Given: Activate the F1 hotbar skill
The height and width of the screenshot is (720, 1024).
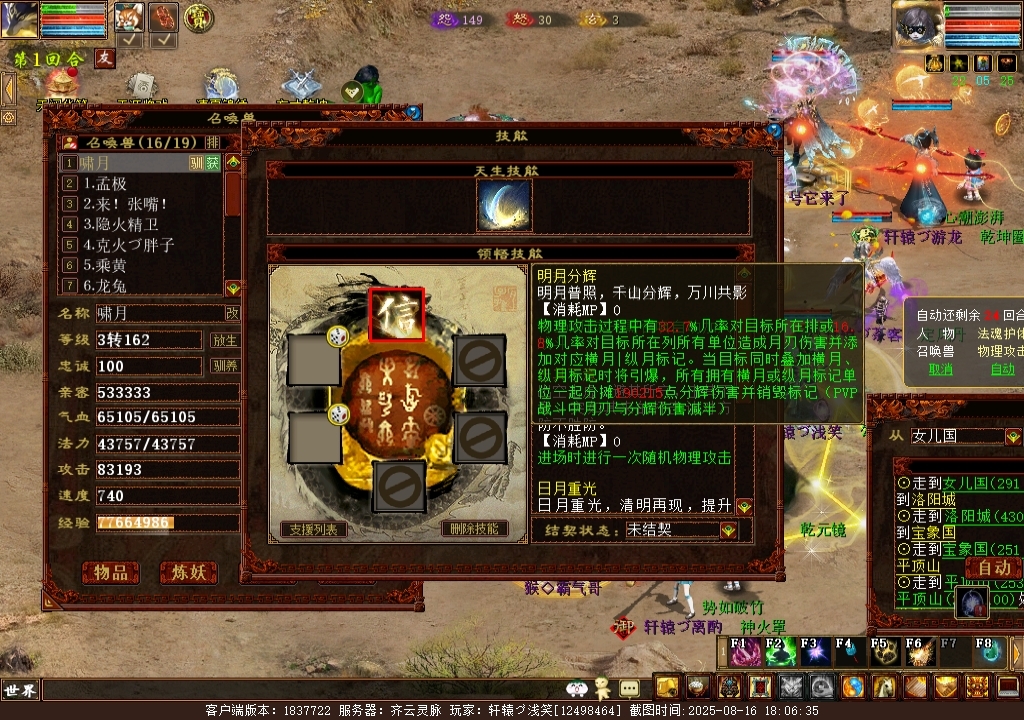Looking at the screenshot, I should [742, 653].
